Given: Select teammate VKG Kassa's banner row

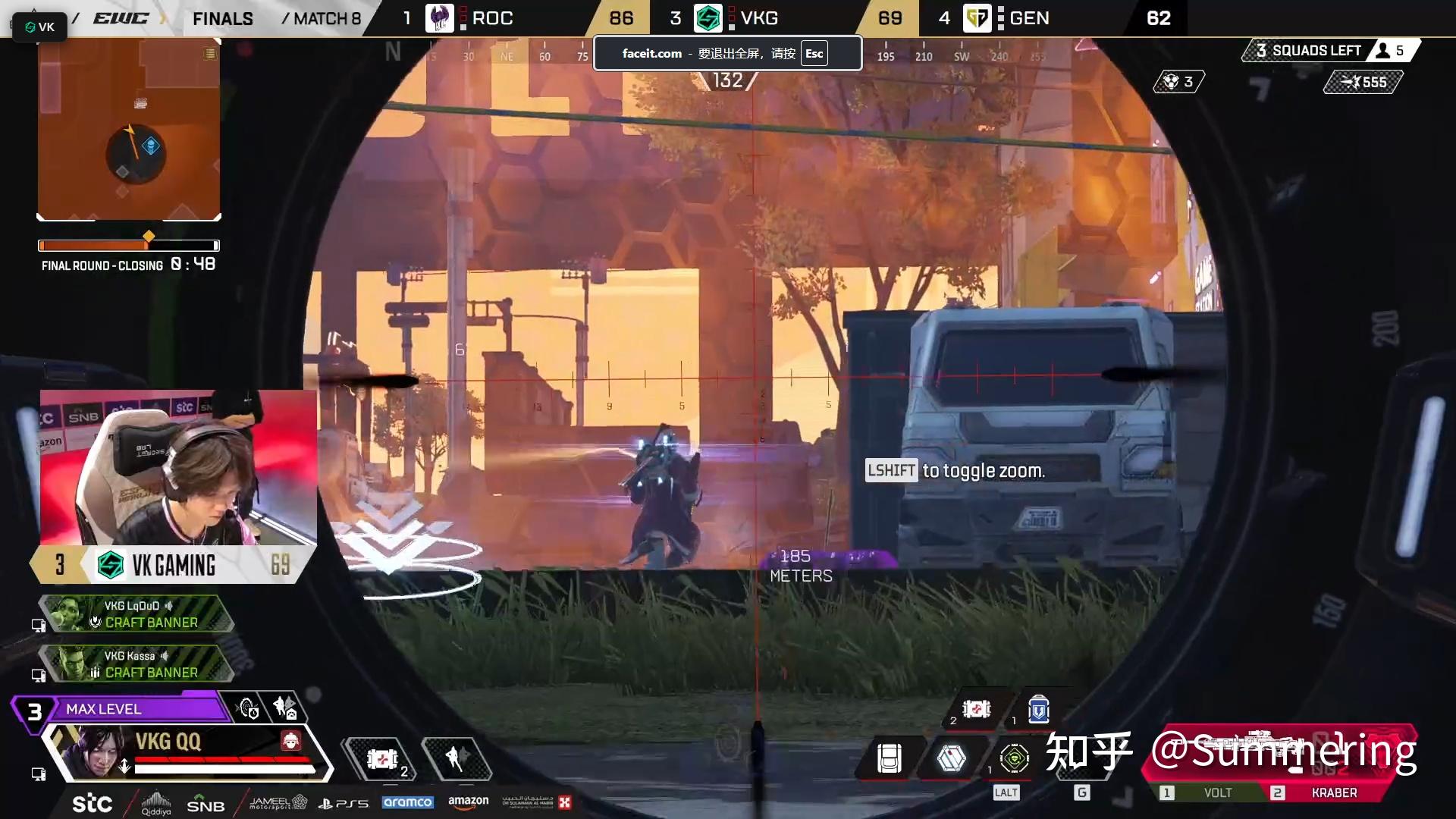Looking at the screenshot, I should tap(136, 664).
